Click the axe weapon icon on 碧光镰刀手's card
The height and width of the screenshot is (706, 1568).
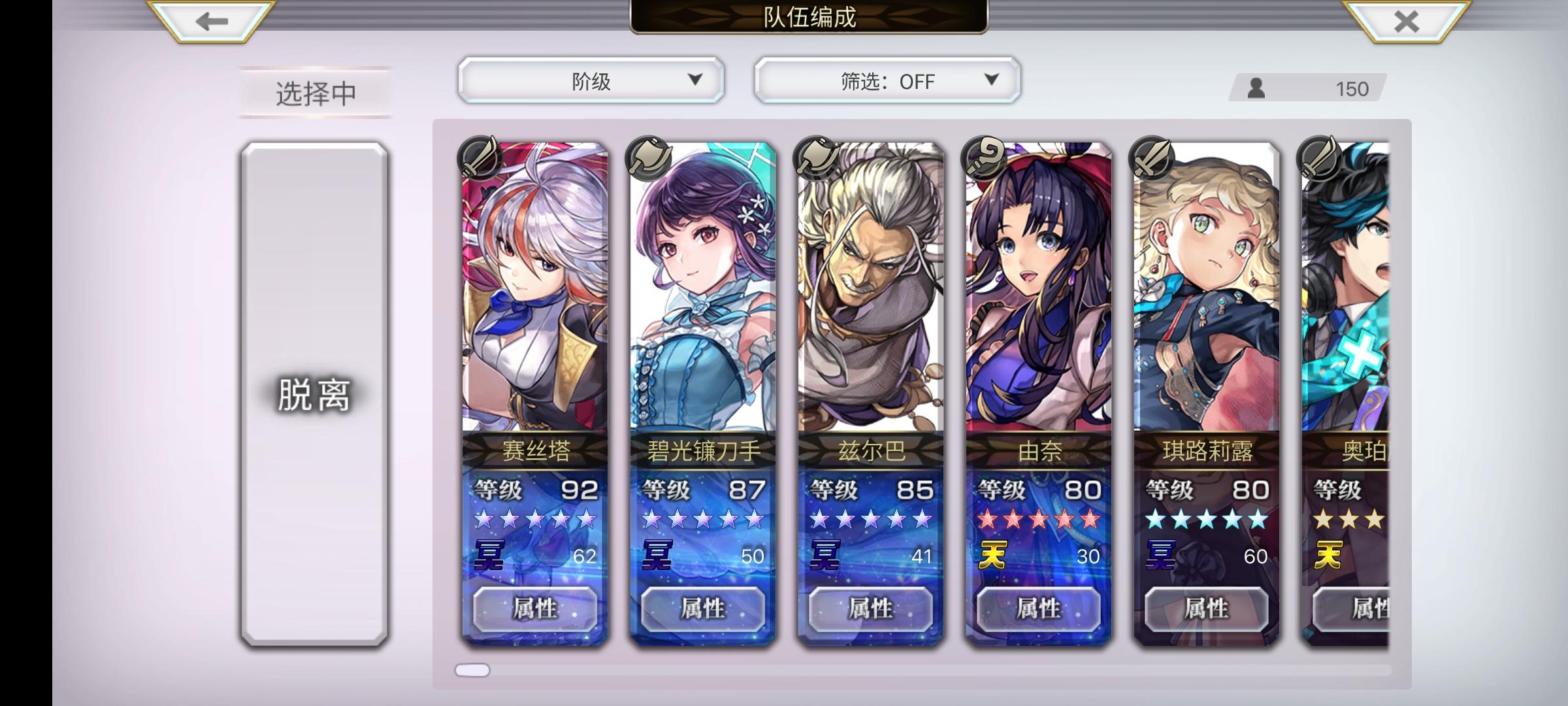click(x=647, y=159)
